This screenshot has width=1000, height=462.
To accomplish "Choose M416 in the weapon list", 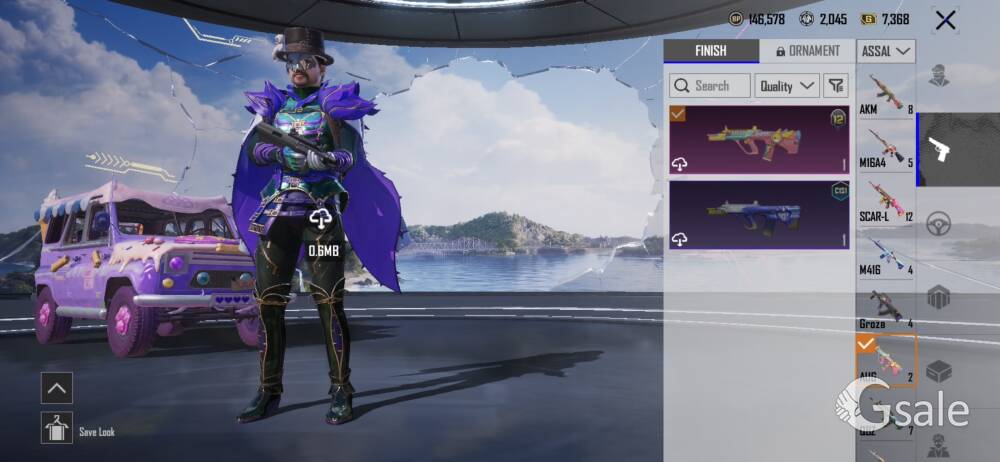I will pyautogui.click(x=886, y=254).
